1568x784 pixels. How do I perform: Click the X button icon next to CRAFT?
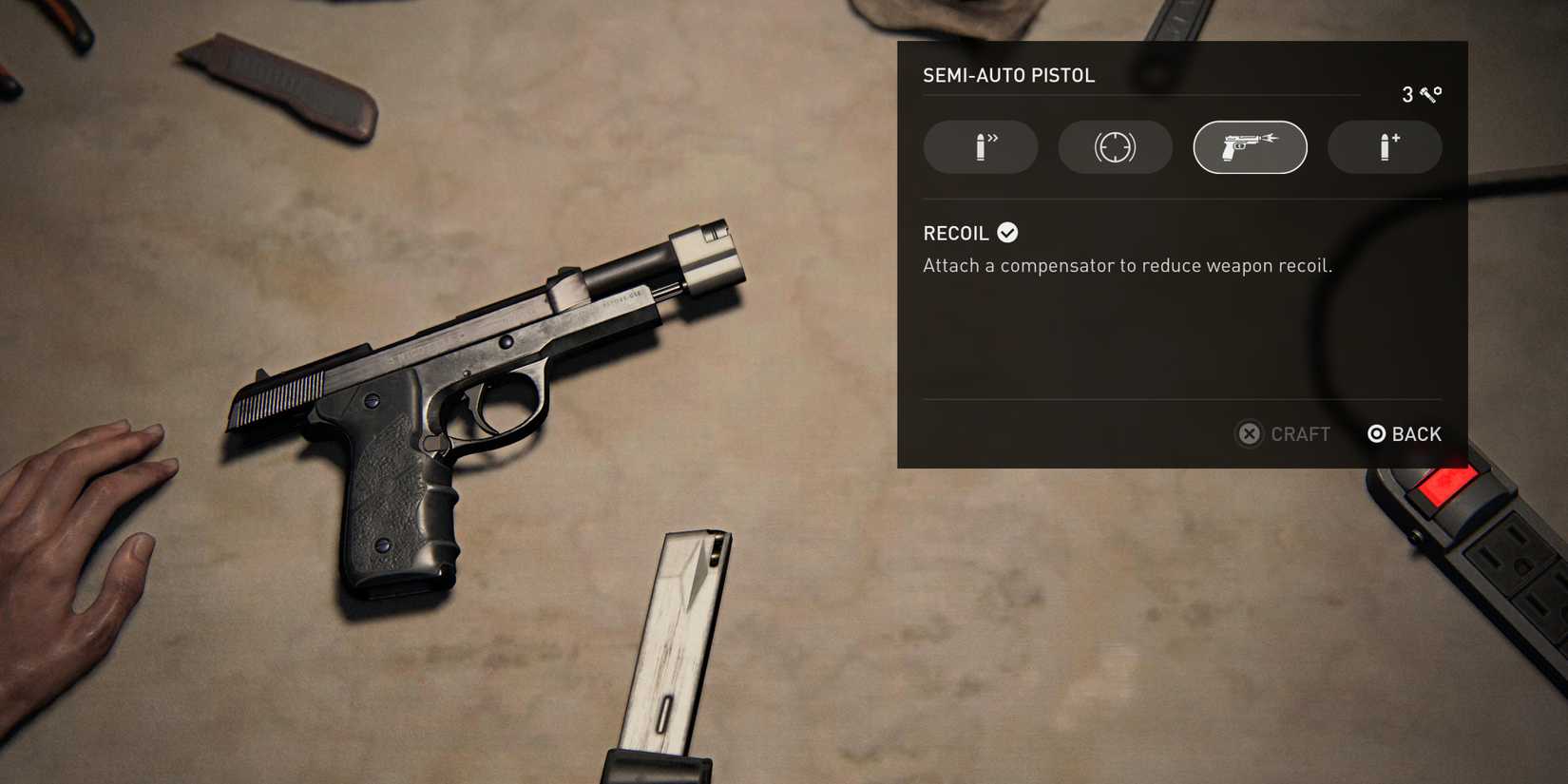(1249, 434)
